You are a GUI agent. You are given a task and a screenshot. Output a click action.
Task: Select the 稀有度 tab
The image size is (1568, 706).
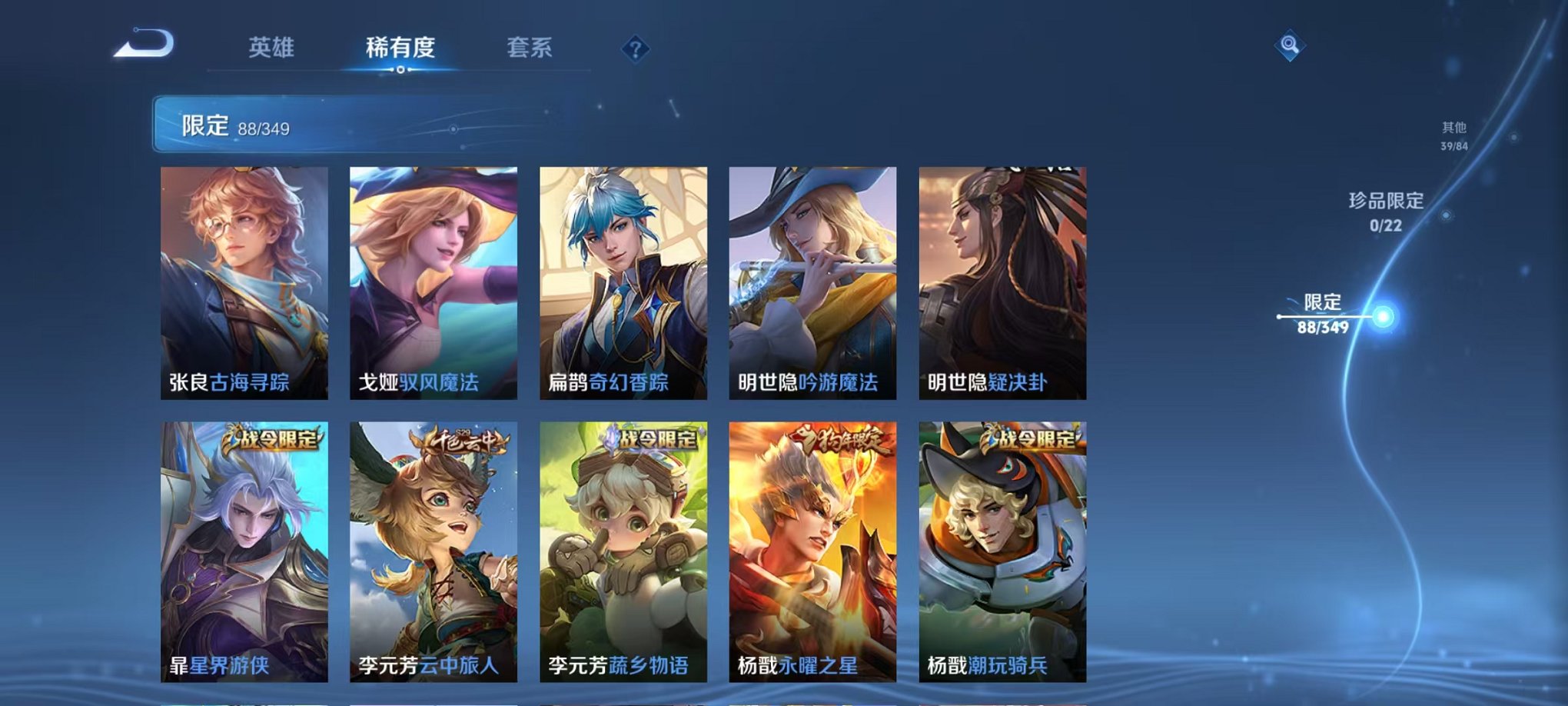[x=398, y=48]
